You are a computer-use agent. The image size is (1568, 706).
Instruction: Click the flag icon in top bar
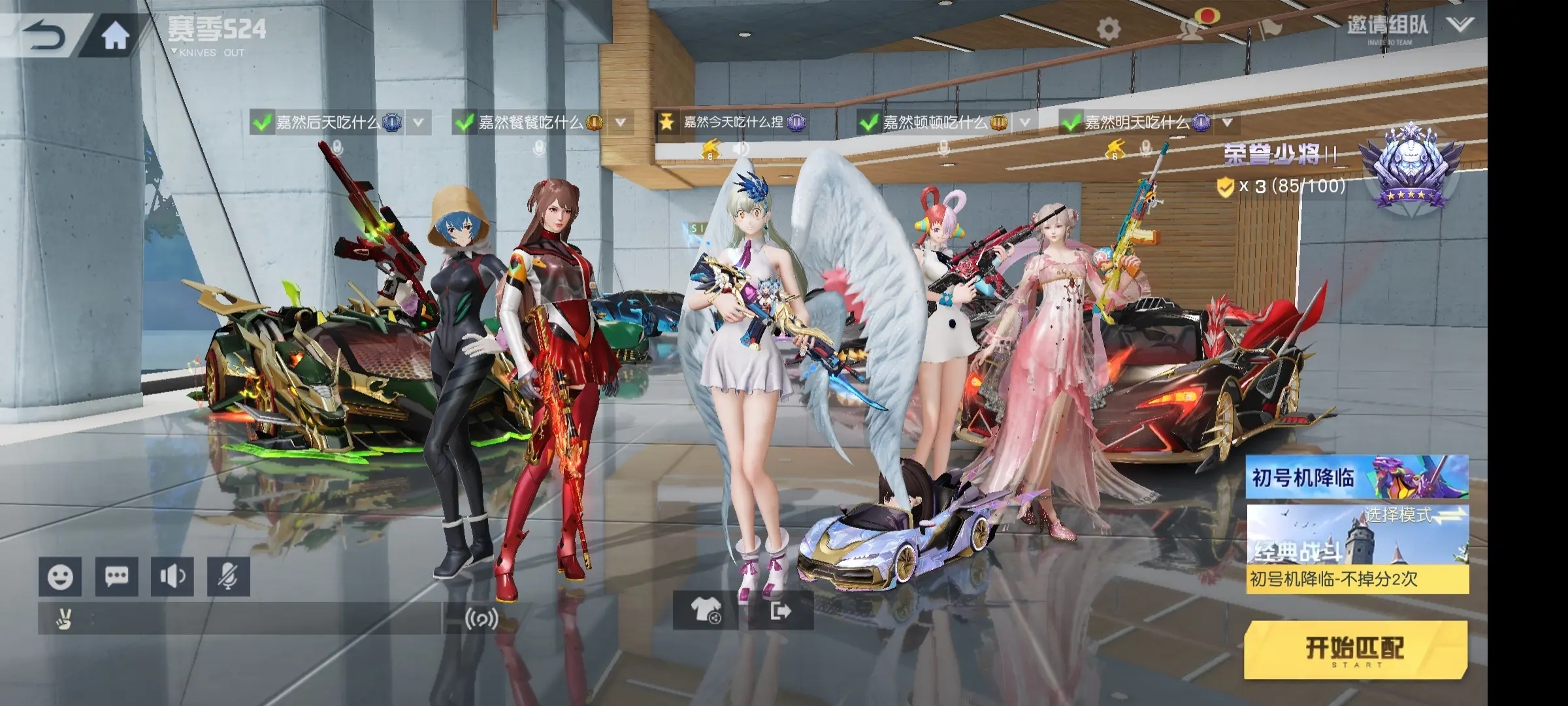tap(1269, 28)
